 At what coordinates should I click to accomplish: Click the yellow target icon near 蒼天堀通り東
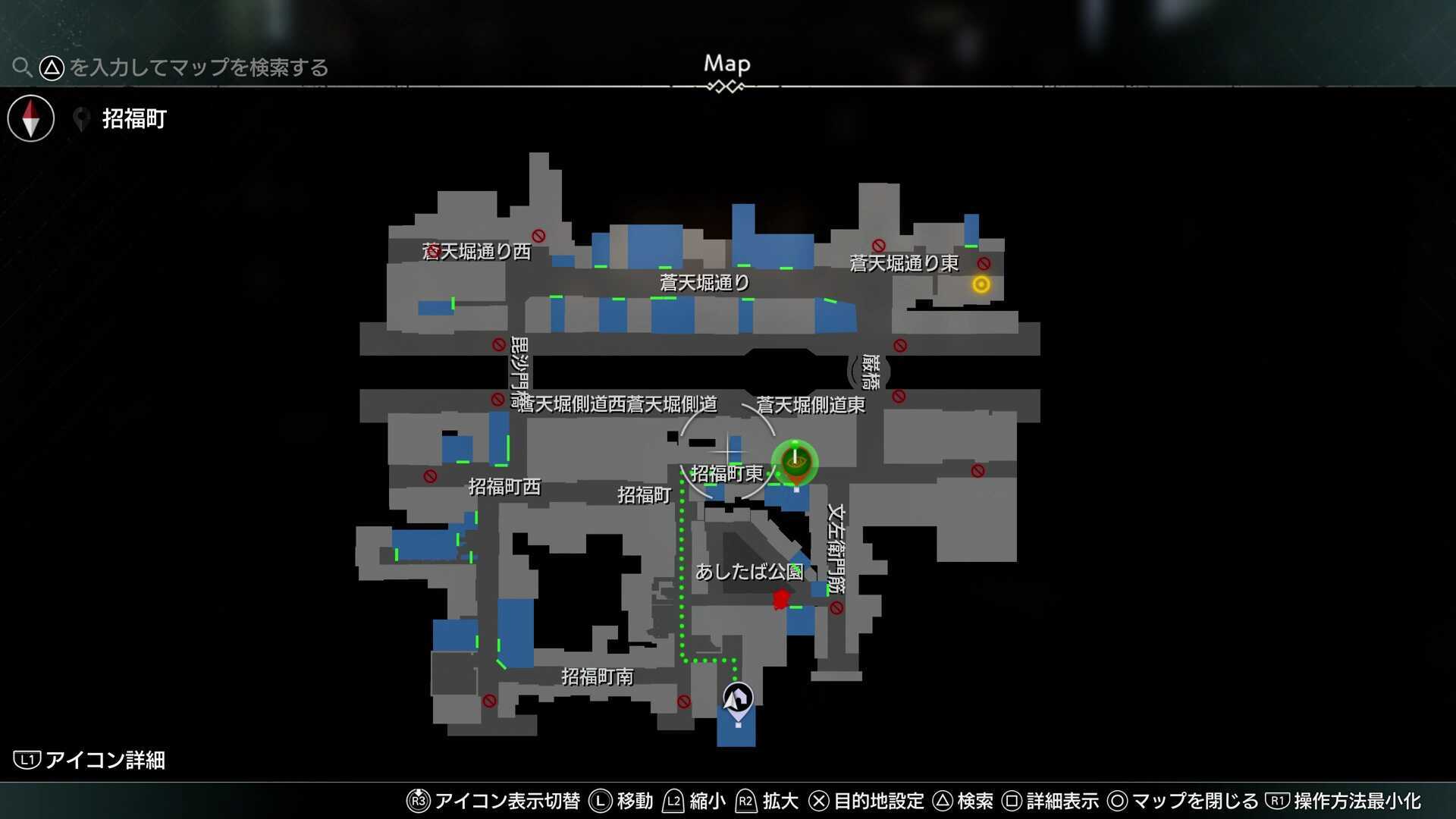[x=981, y=285]
